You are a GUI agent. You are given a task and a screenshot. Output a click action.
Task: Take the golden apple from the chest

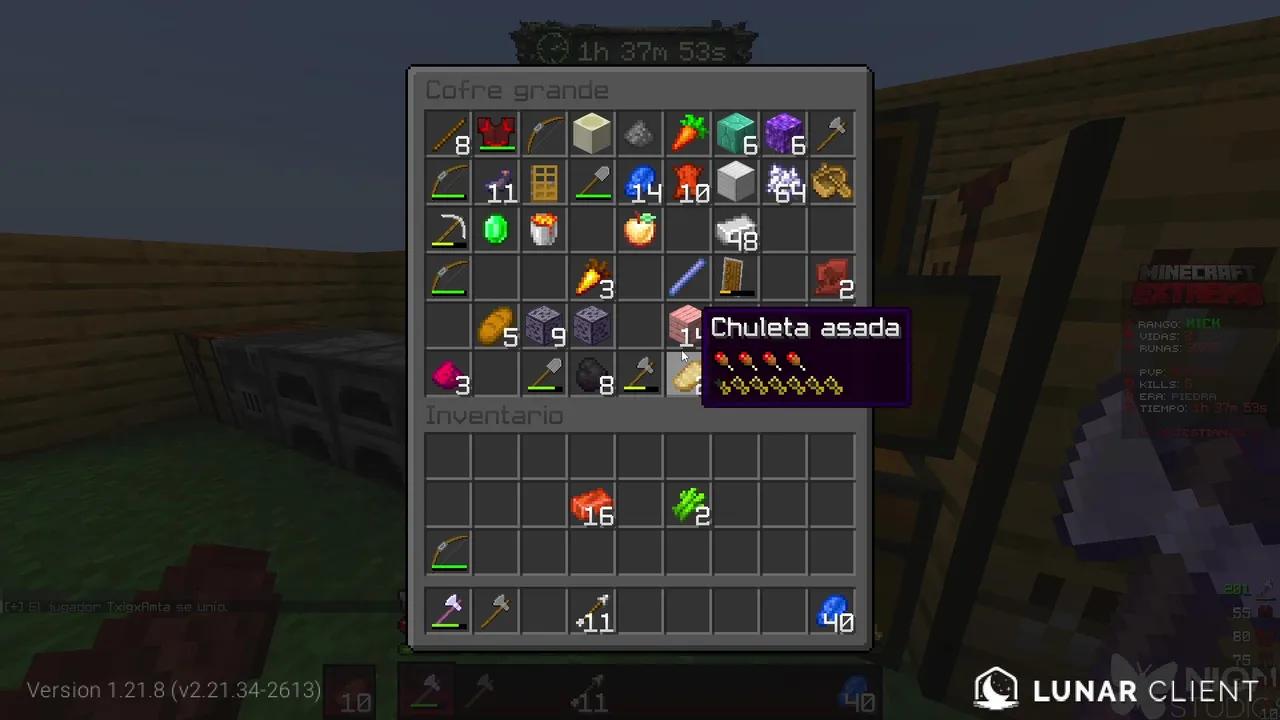pyautogui.click(x=641, y=231)
